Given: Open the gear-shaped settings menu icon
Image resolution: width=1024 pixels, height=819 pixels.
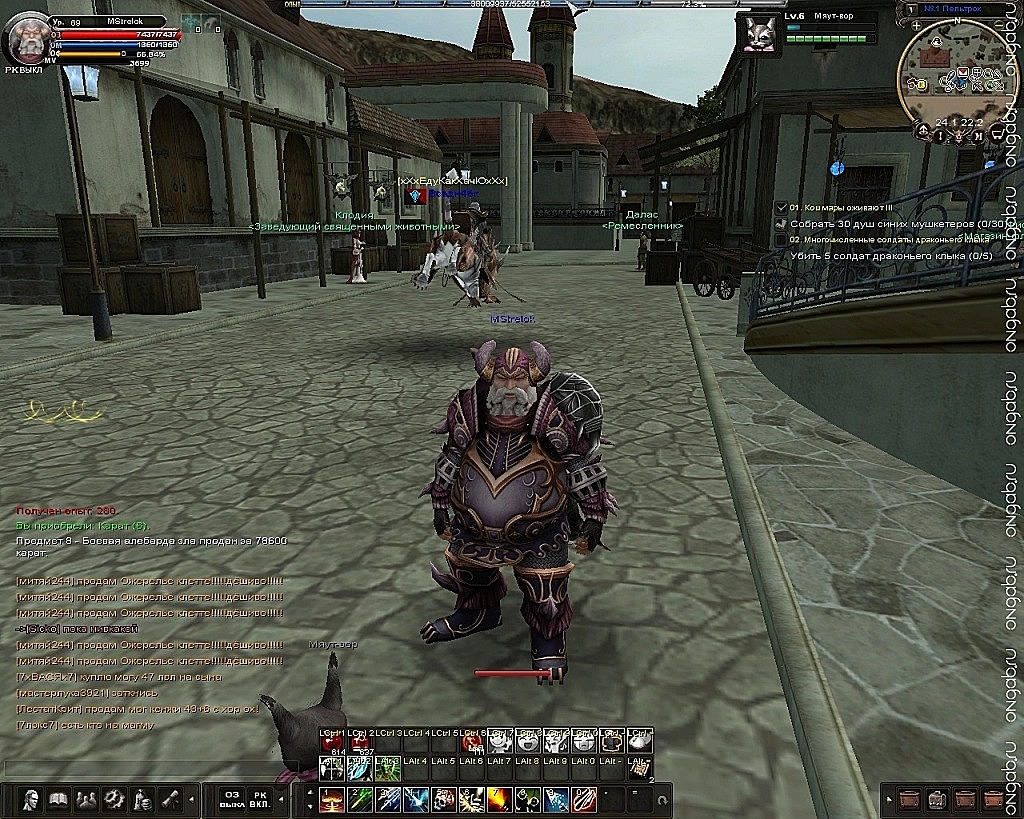Looking at the screenshot, I should click(114, 800).
